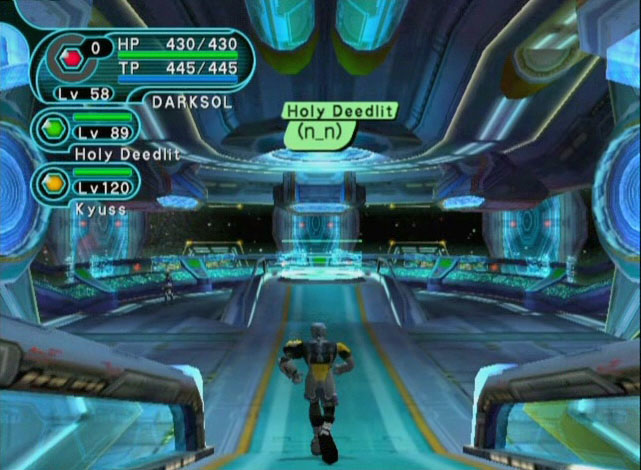The width and height of the screenshot is (641, 470).
Task: Click Kyuss's orange party icon
Action: (x=53, y=184)
